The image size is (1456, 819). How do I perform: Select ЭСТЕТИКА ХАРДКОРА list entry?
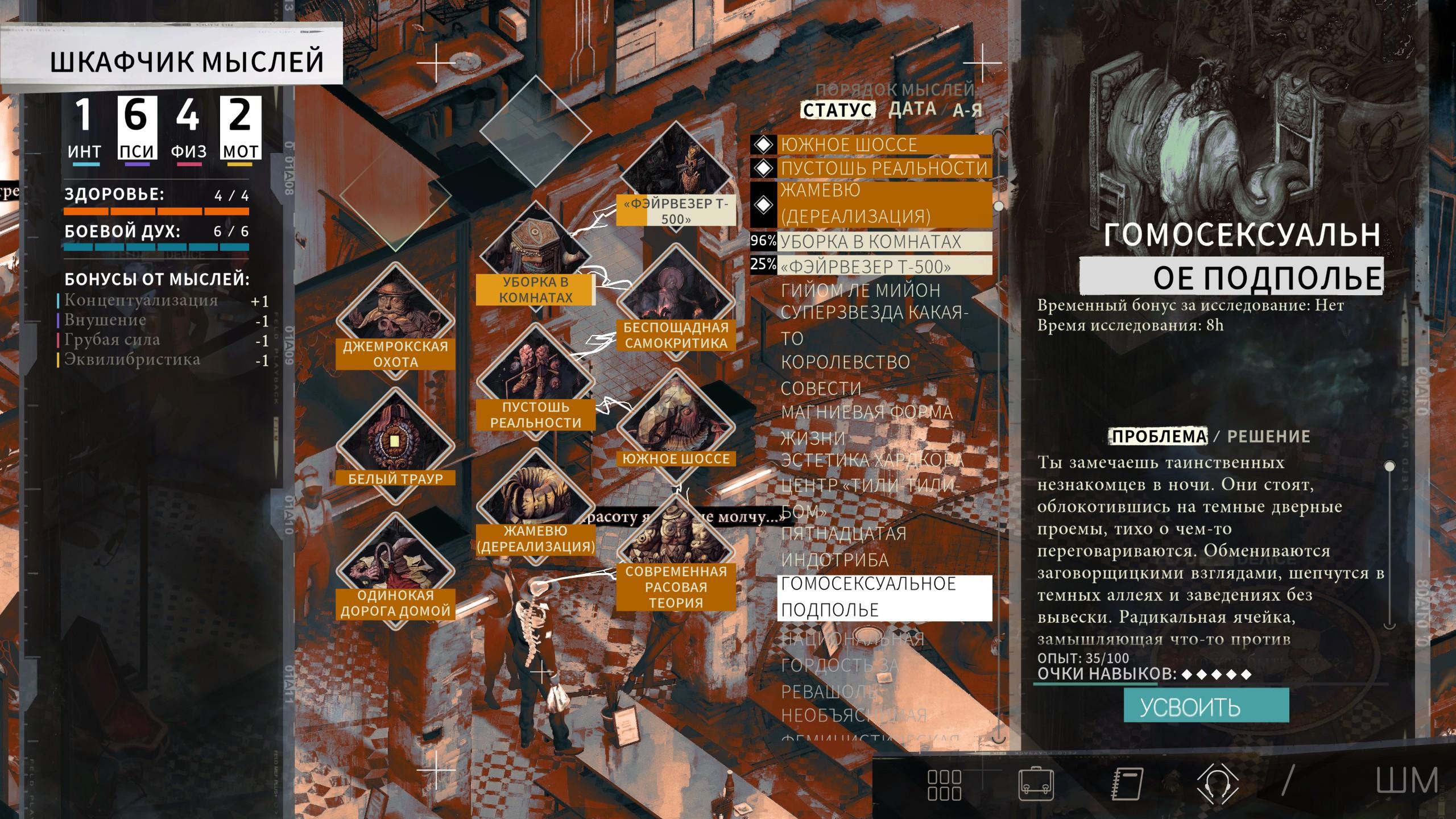pyautogui.click(x=871, y=460)
